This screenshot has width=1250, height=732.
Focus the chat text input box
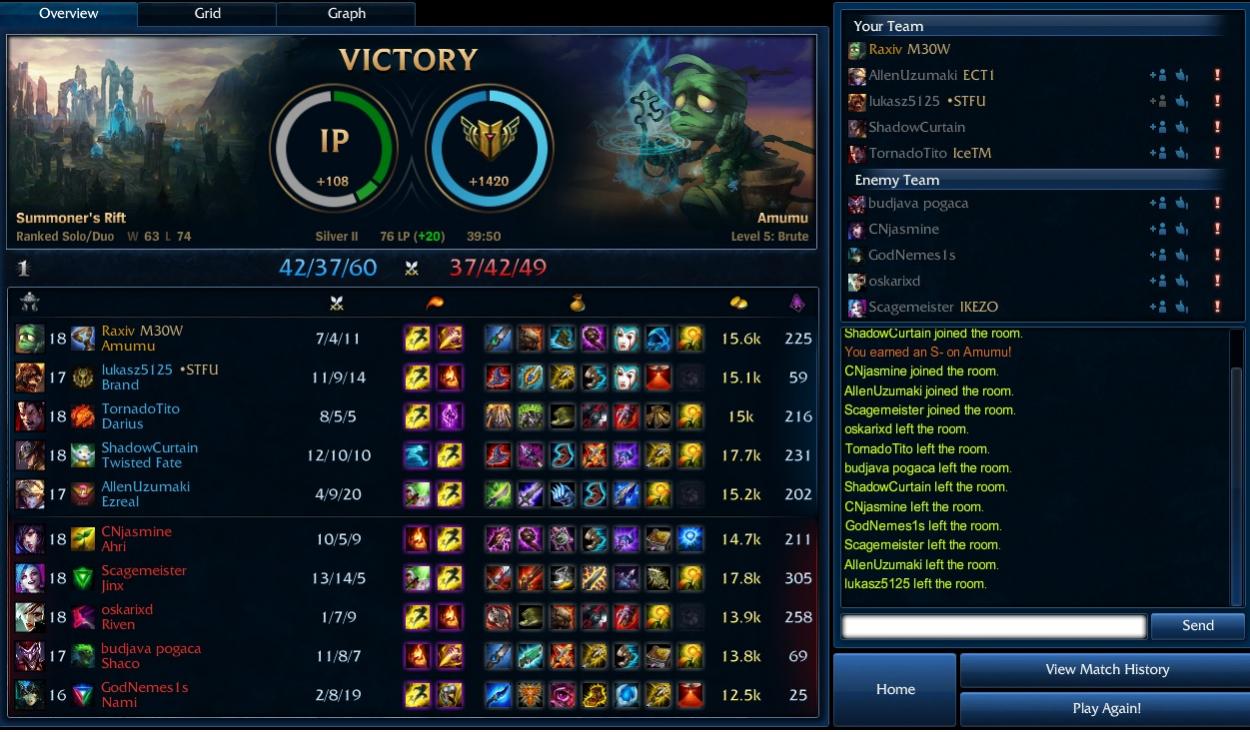[x=993, y=627]
